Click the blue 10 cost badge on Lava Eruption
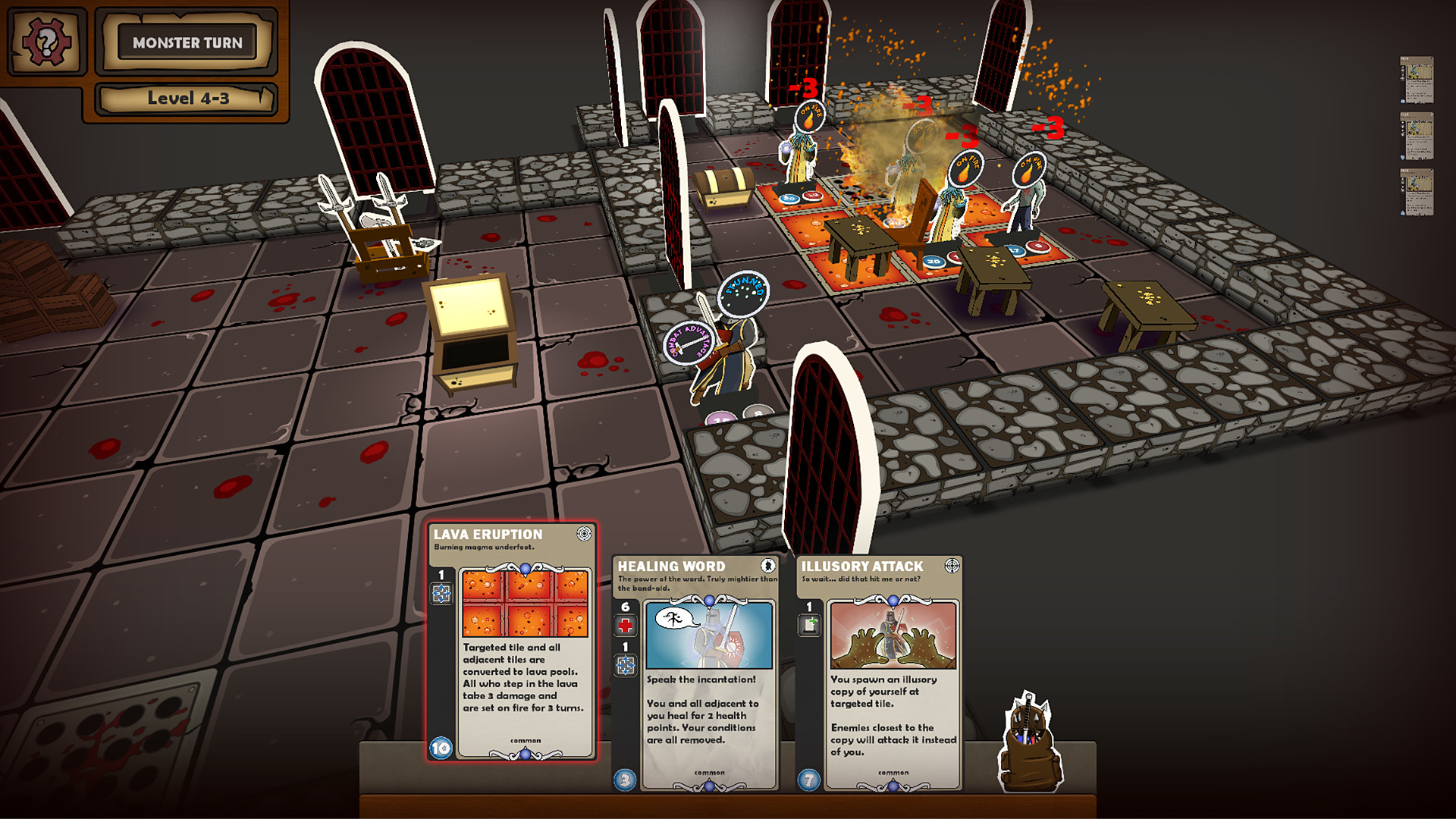Viewport: 1456px width, 819px height. coord(438,747)
